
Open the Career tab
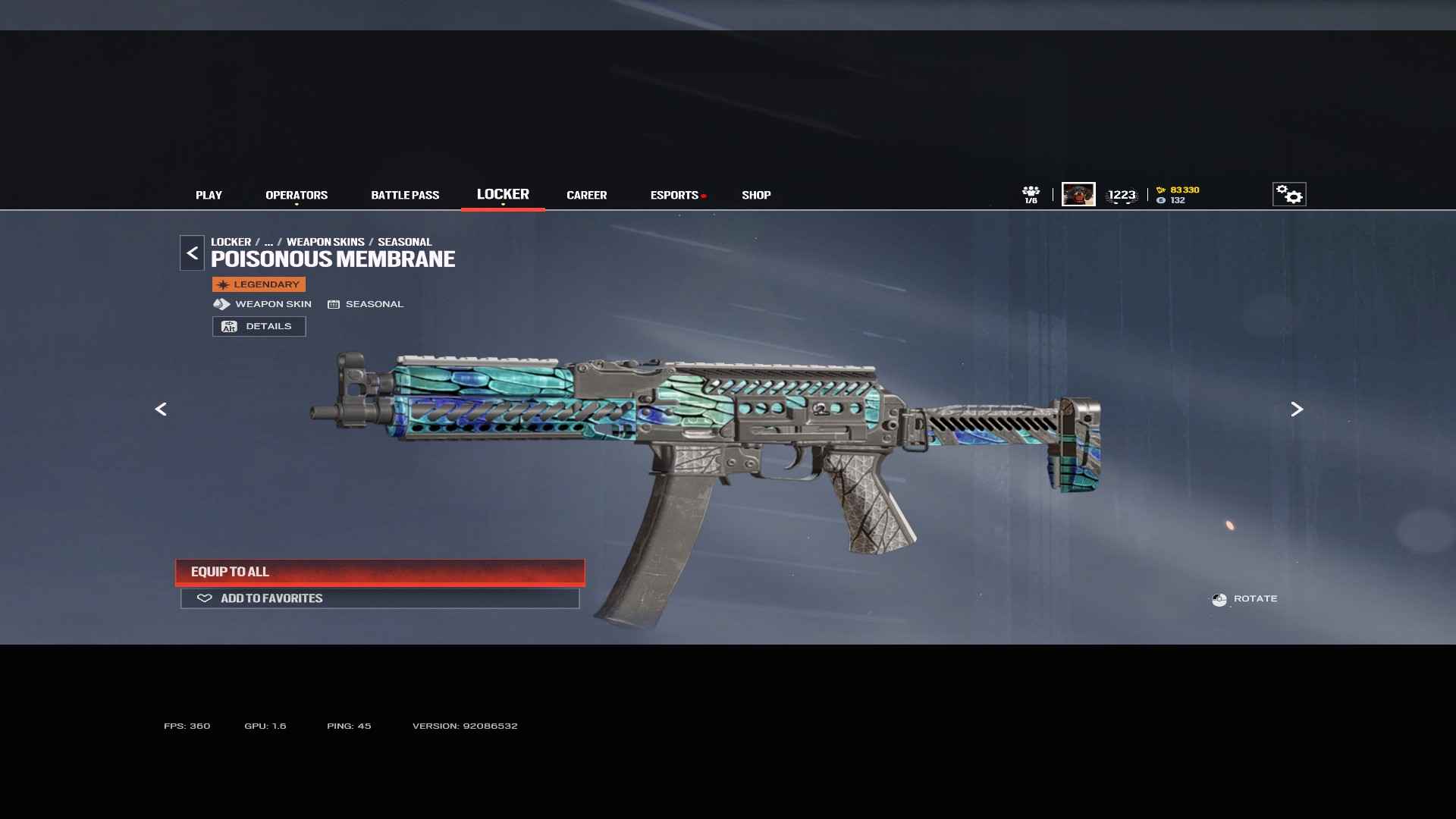[x=586, y=195]
